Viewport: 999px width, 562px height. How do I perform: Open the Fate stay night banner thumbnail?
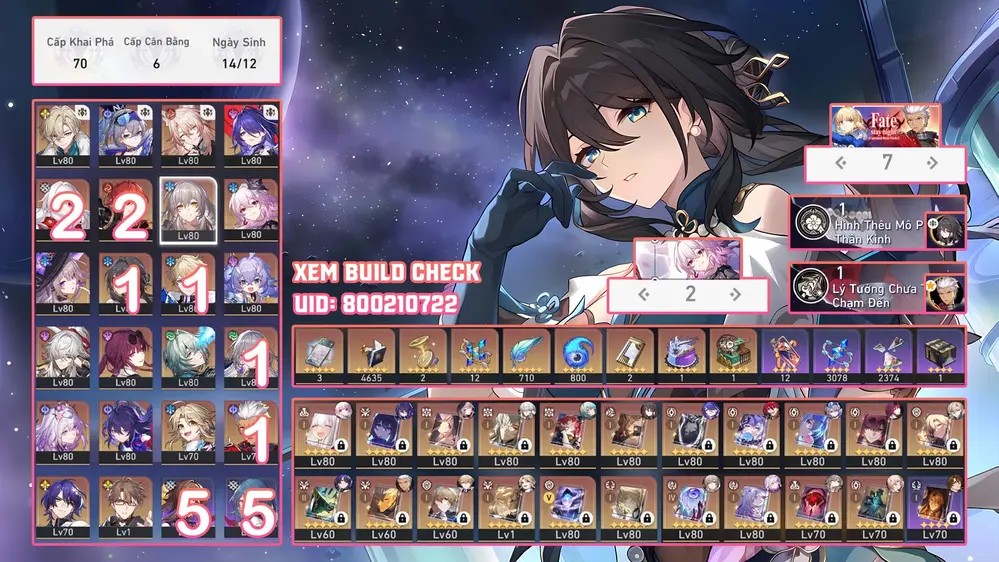[x=886, y=125]
